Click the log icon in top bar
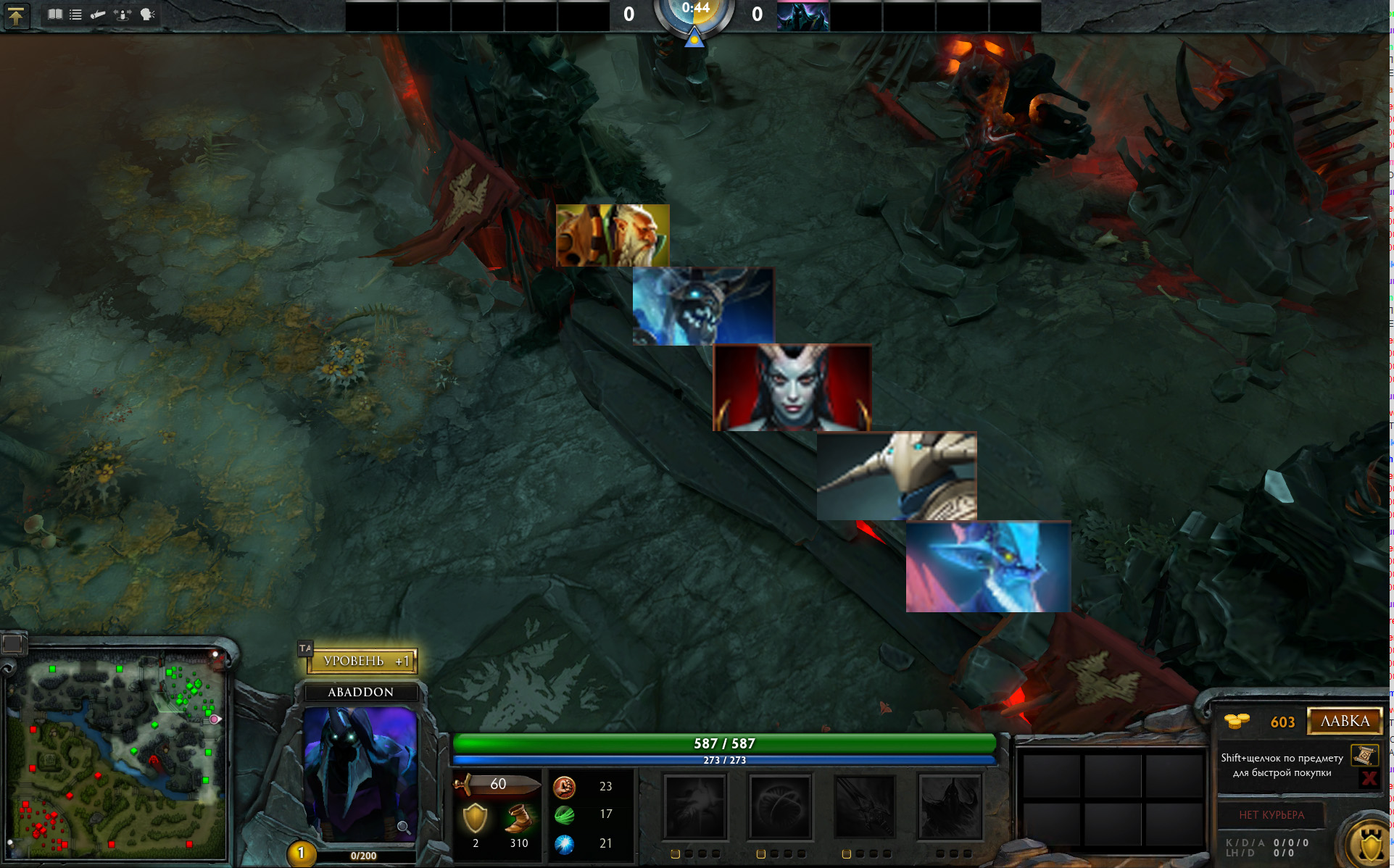Screen dimensions: 1394x868 98,14
